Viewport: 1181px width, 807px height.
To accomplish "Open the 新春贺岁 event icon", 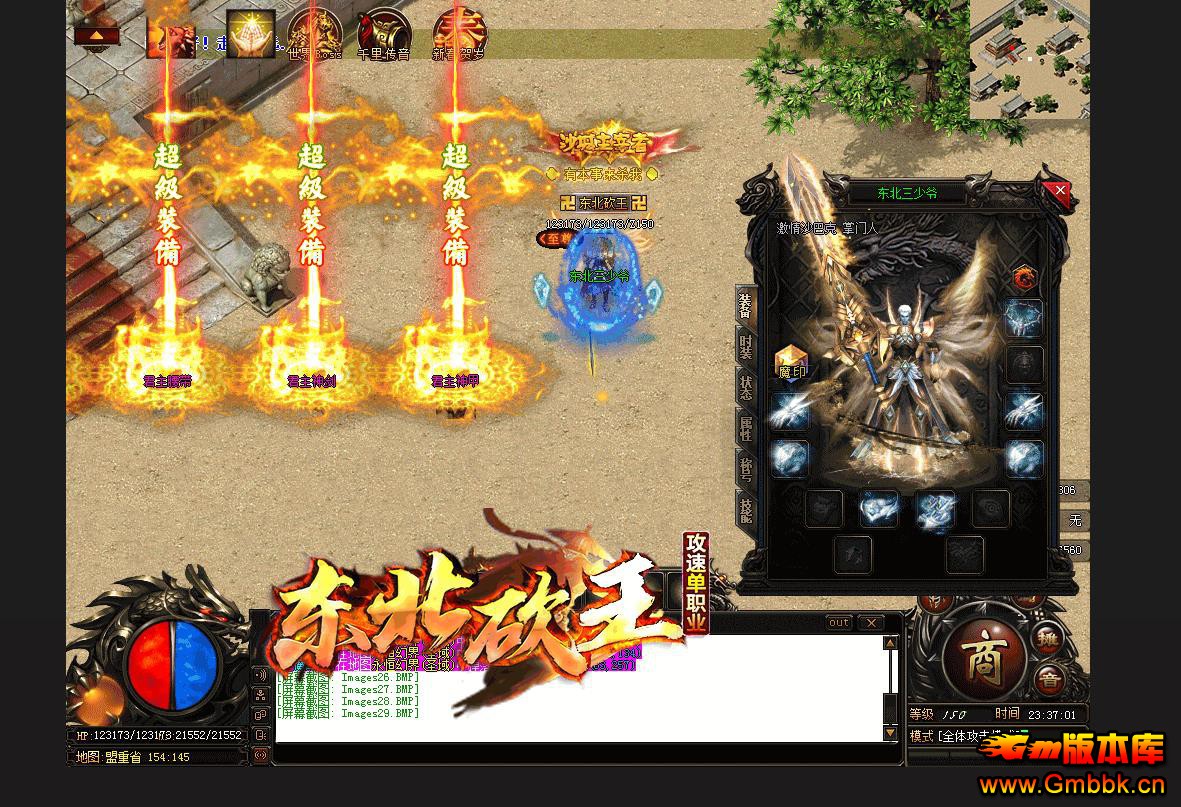I will click(459, 35).
